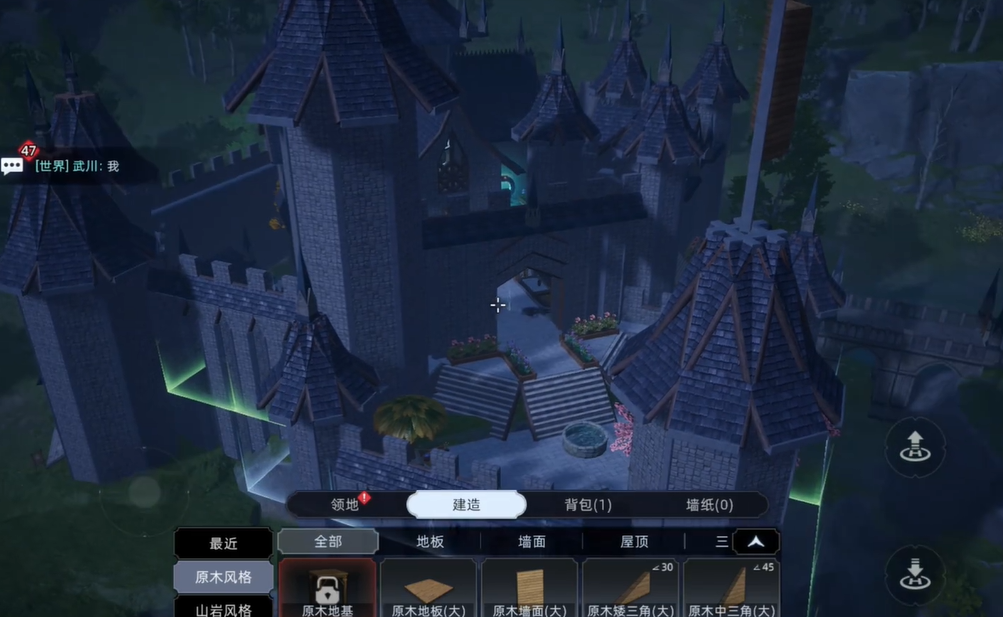Select the 原木中三角(大) 45-degree piece
This screenshot has width=1003, height=617.
pos(731,589)
